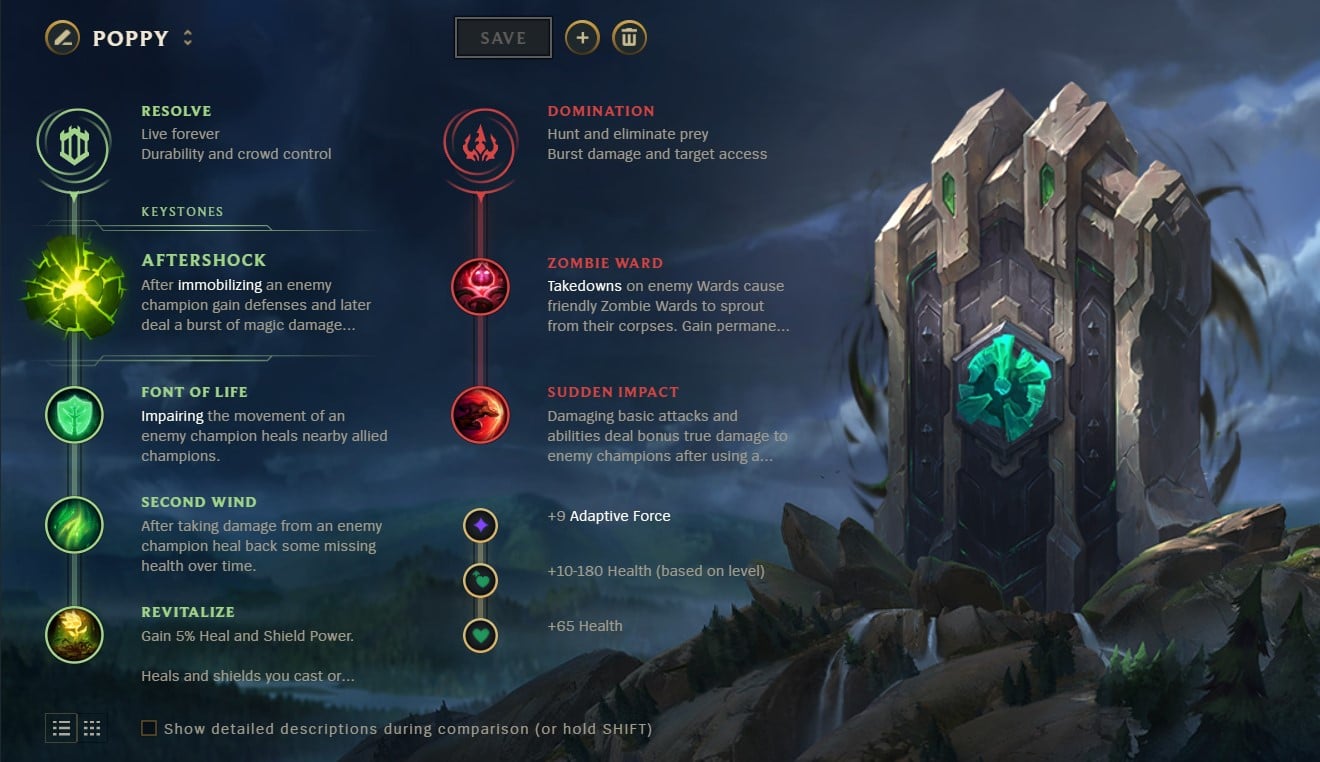This screenshot has height=762, width=1320.
Task: Select the scaling Health stat shard
Action: (480, 579)
